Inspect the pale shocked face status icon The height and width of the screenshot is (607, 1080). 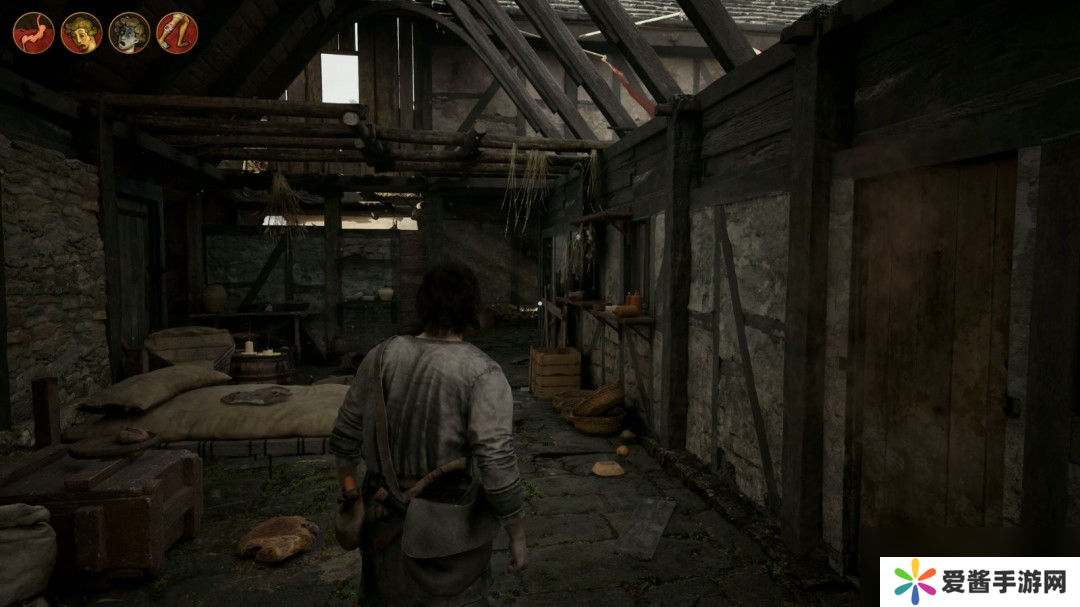(129, 33)
